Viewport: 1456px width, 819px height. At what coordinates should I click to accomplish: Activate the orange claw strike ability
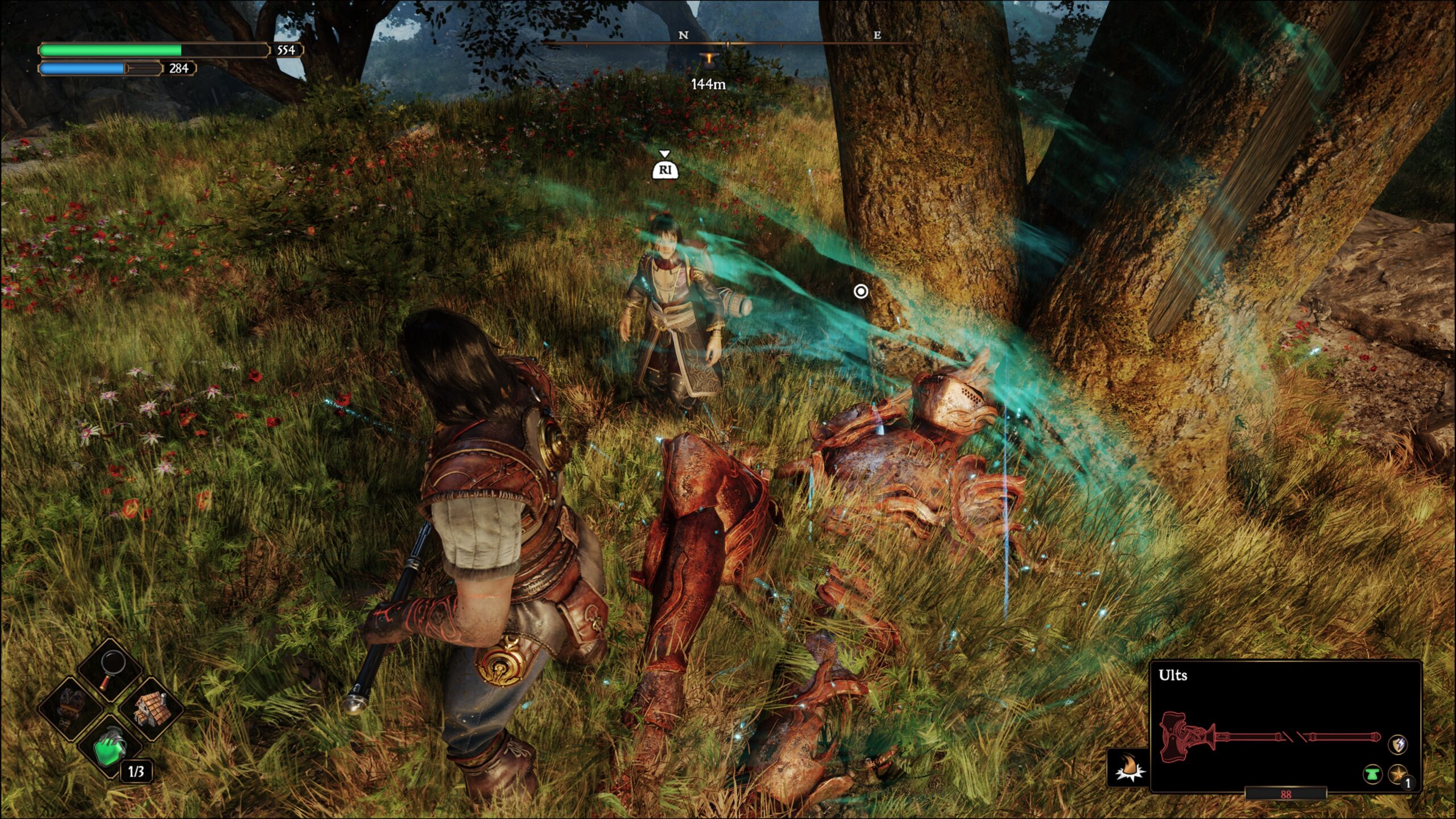coord(1128,767)
